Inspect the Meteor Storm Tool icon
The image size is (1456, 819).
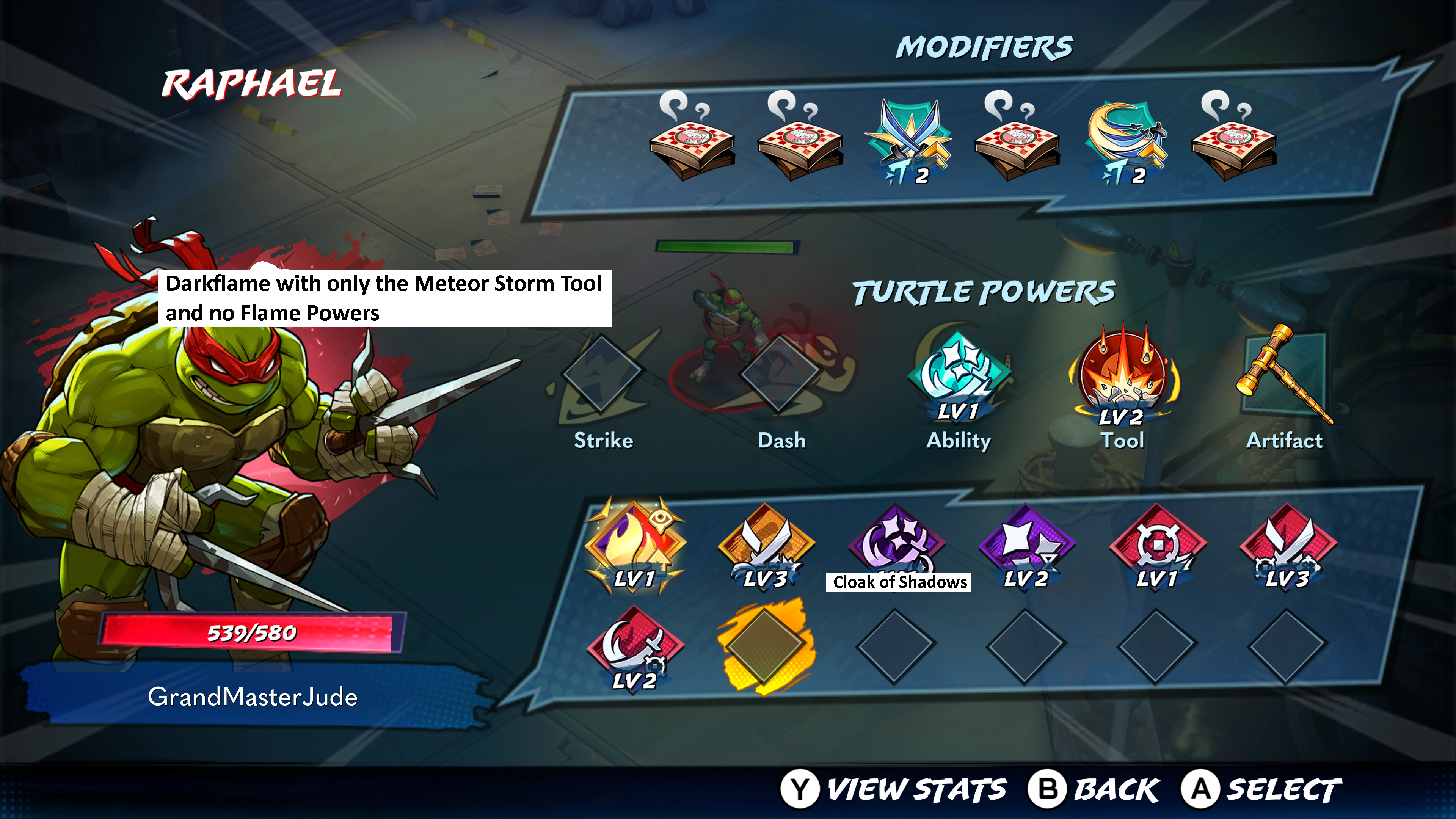[x=1122, y=373]
